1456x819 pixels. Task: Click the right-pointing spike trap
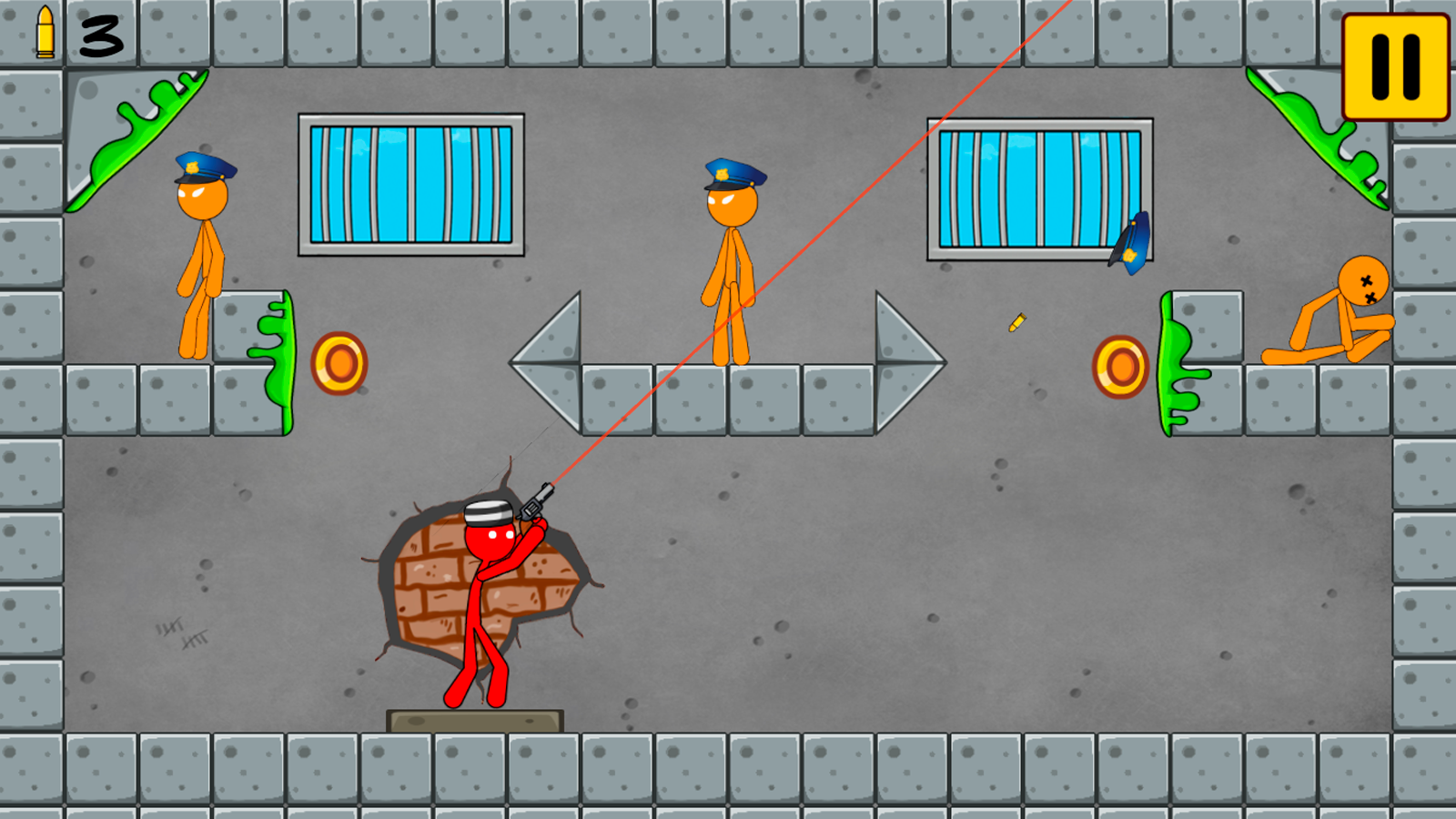tap(901, 359)
